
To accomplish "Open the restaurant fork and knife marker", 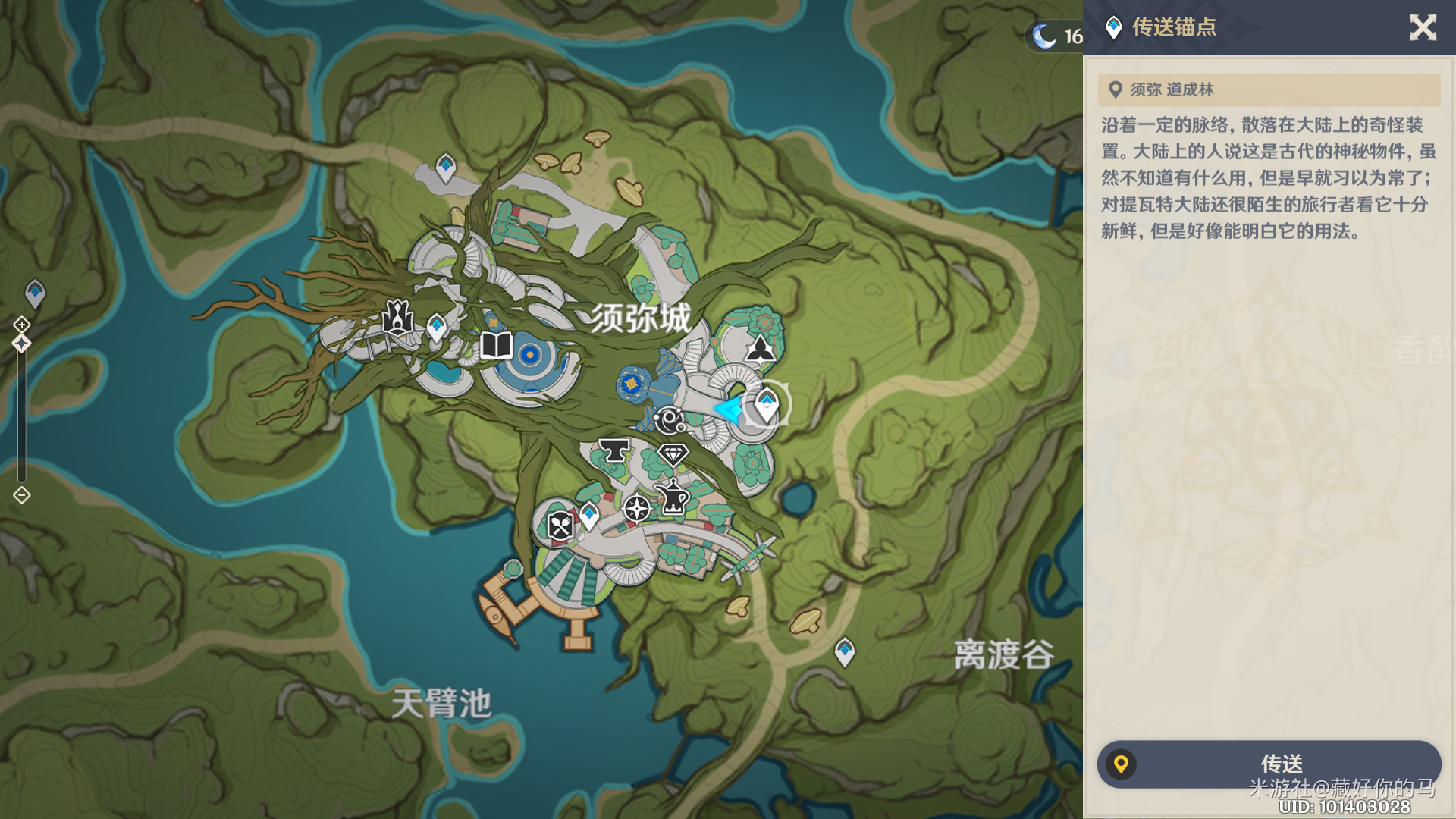I will 560,525.
